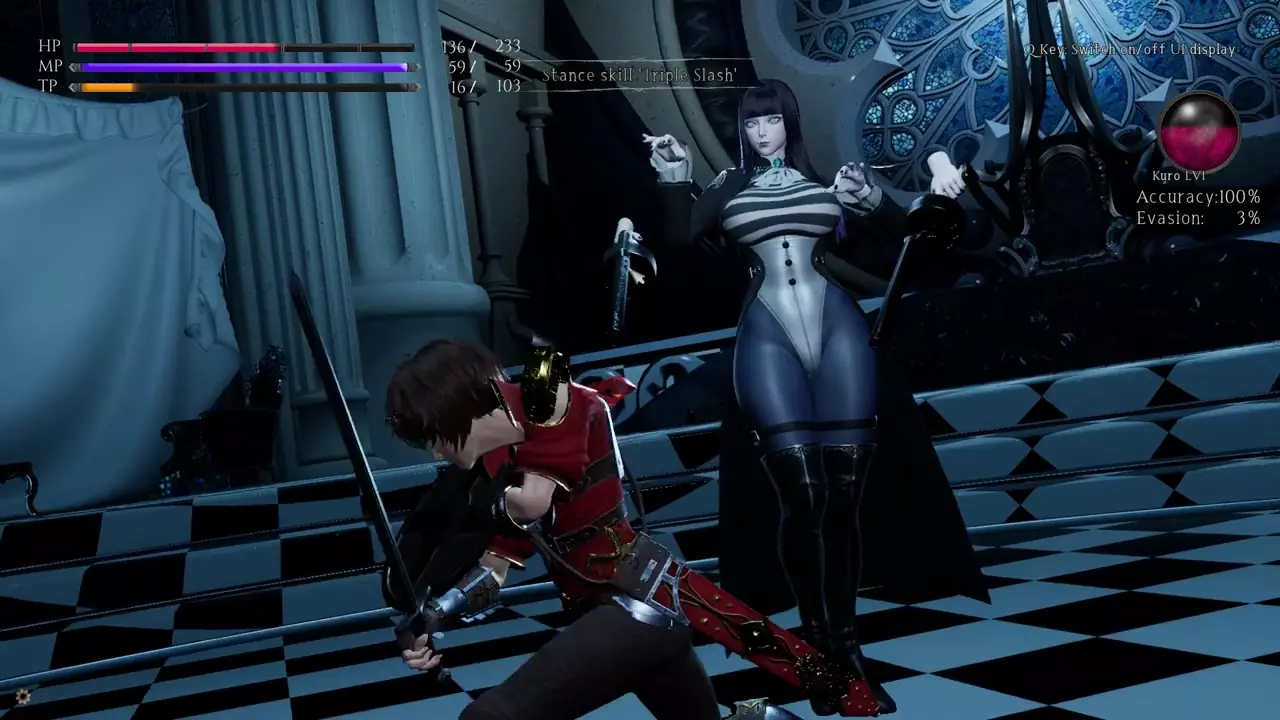This screenshot has height=720, width=1280.
Task: Open settings via the small gear icon
Action: point(21,696)
